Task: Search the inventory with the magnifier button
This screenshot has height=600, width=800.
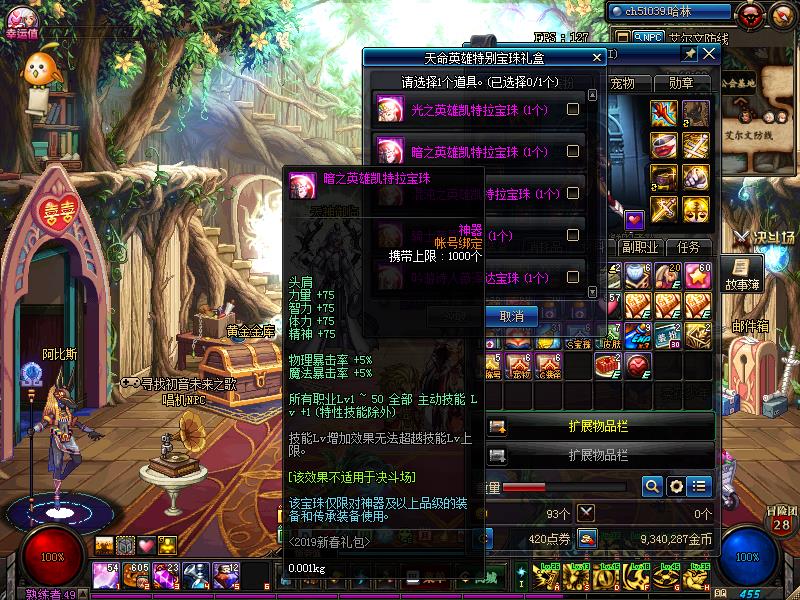Action: click(x=652, y=487)
